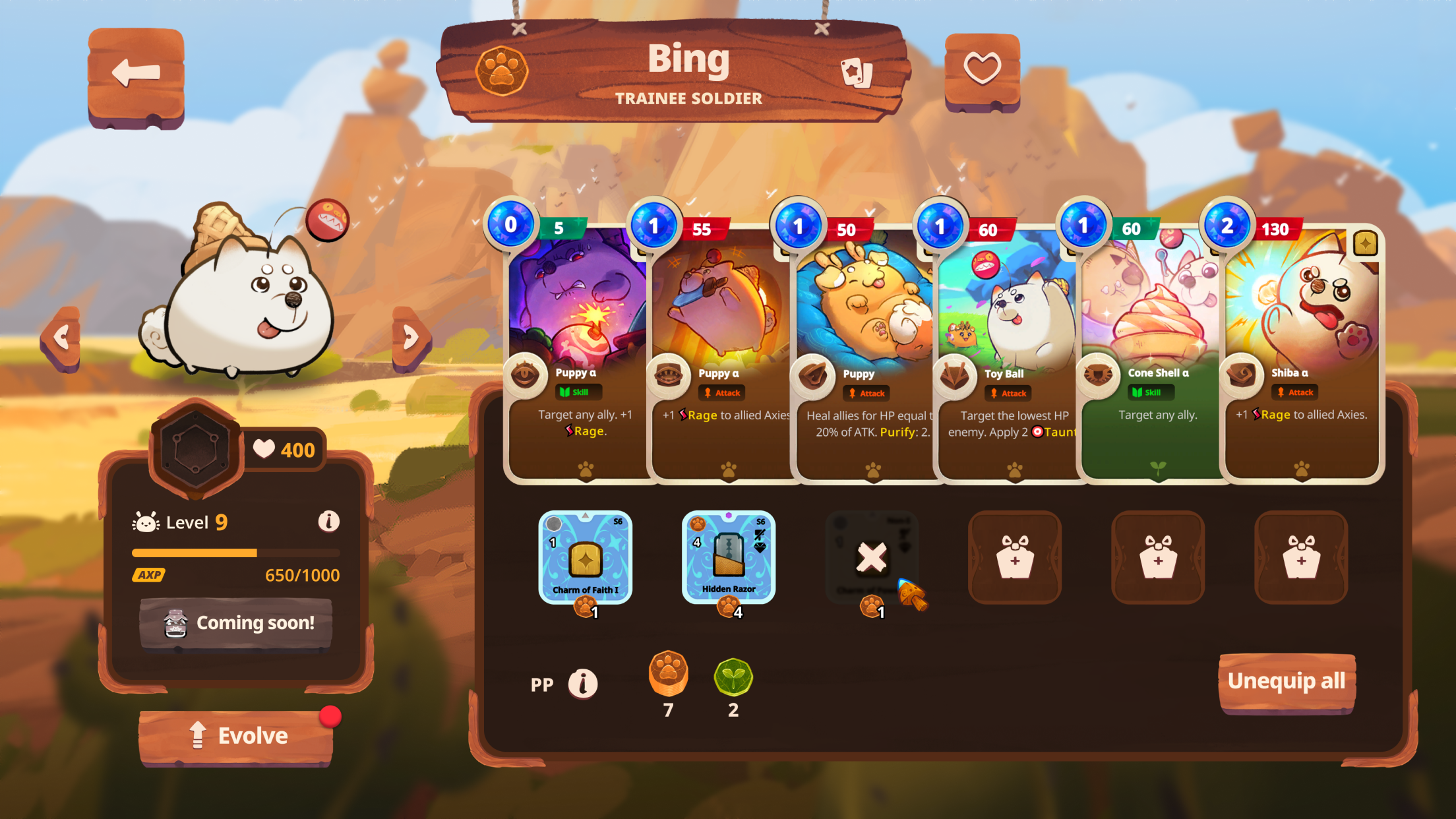Click the AXP progress bar showing 650/1000
The image size is (1456, 819).
(x=235, y=553)
